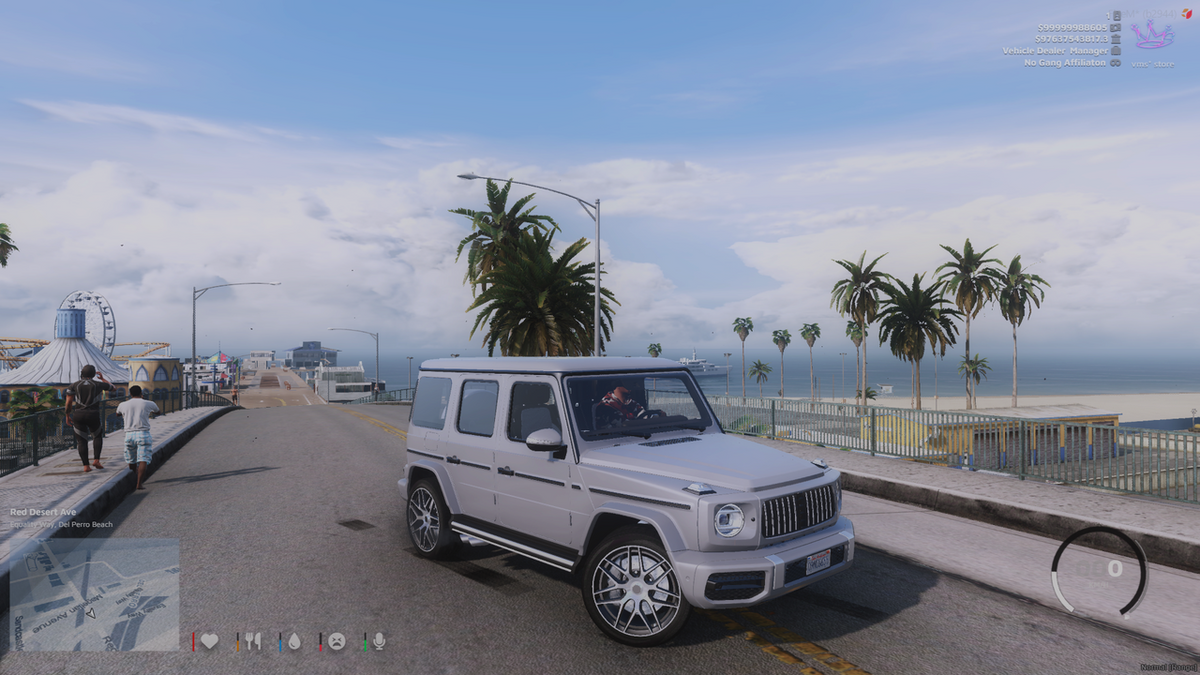The height and width of the screenshot is (675, 1200).
Task: Click the pink crown store logo
Action: pyautogui.click(x=1152, y=36)
